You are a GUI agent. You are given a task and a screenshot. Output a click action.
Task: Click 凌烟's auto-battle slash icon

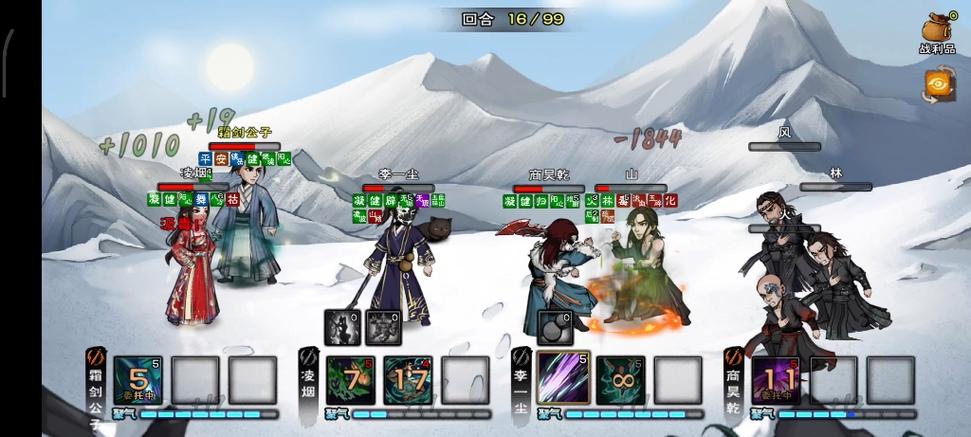click(x=309, y=356)
